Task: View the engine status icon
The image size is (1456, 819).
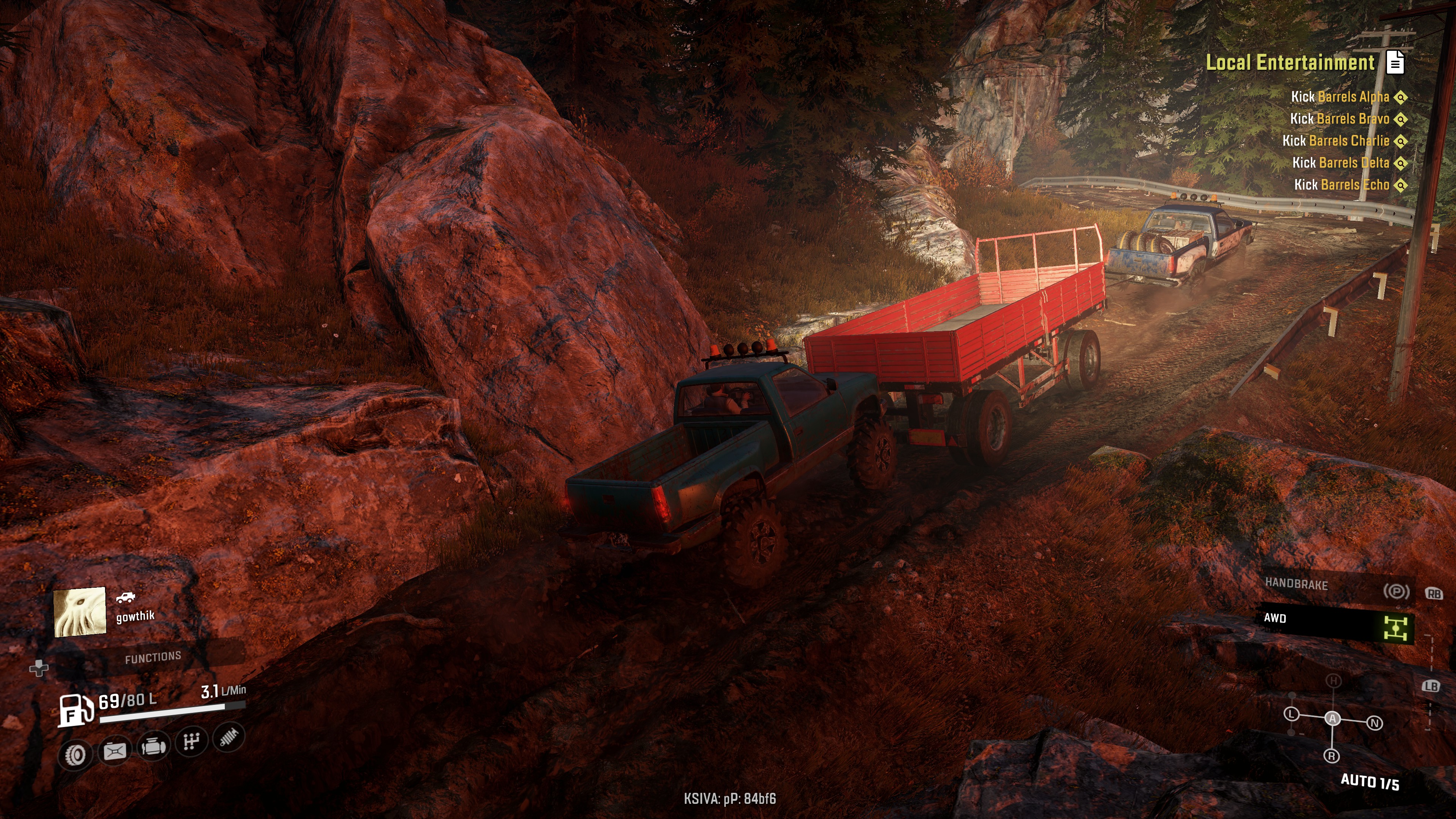Action: coord(153,747)
